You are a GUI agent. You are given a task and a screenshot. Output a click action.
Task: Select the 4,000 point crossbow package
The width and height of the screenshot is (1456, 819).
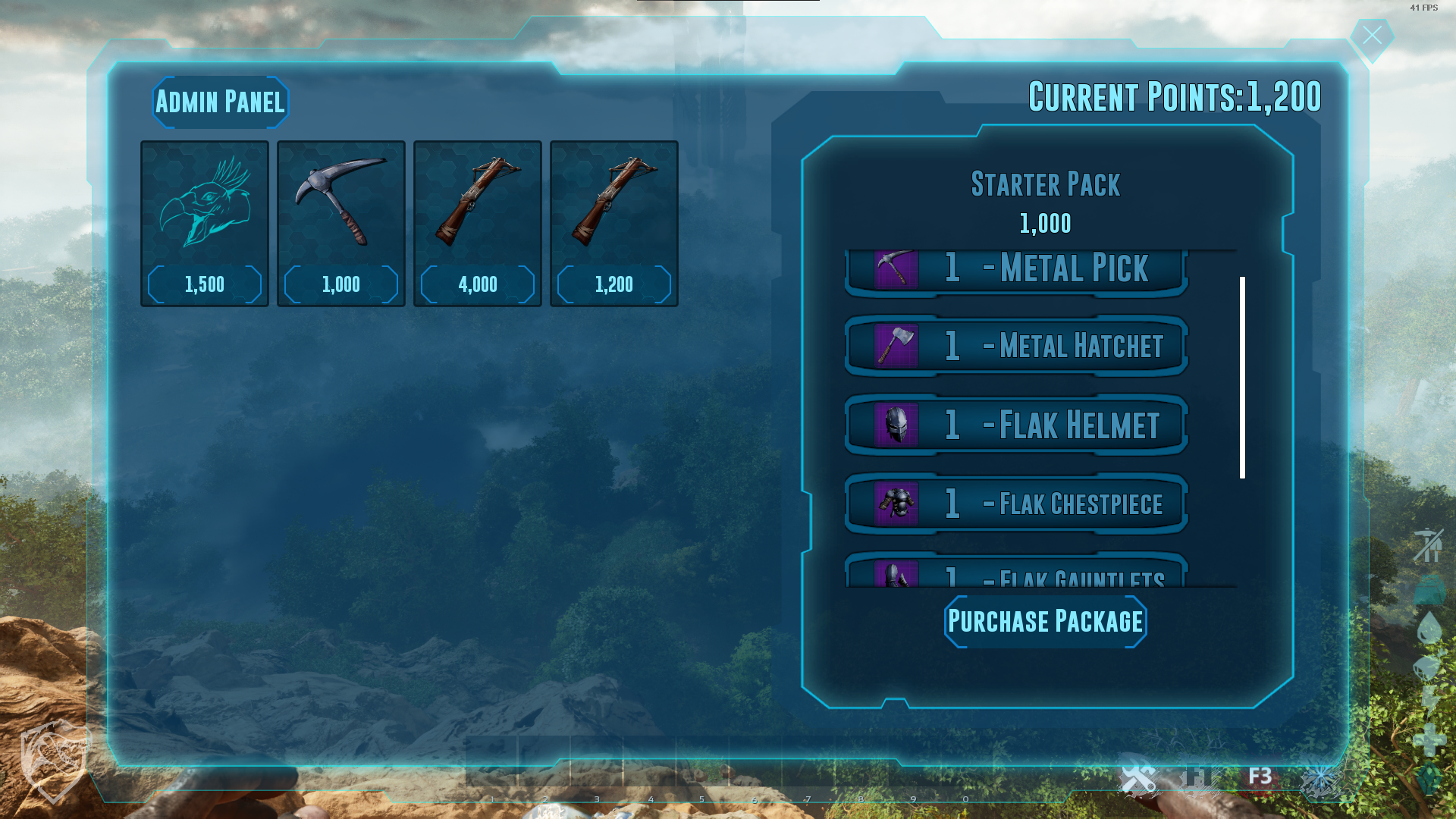tap(478, 223)
